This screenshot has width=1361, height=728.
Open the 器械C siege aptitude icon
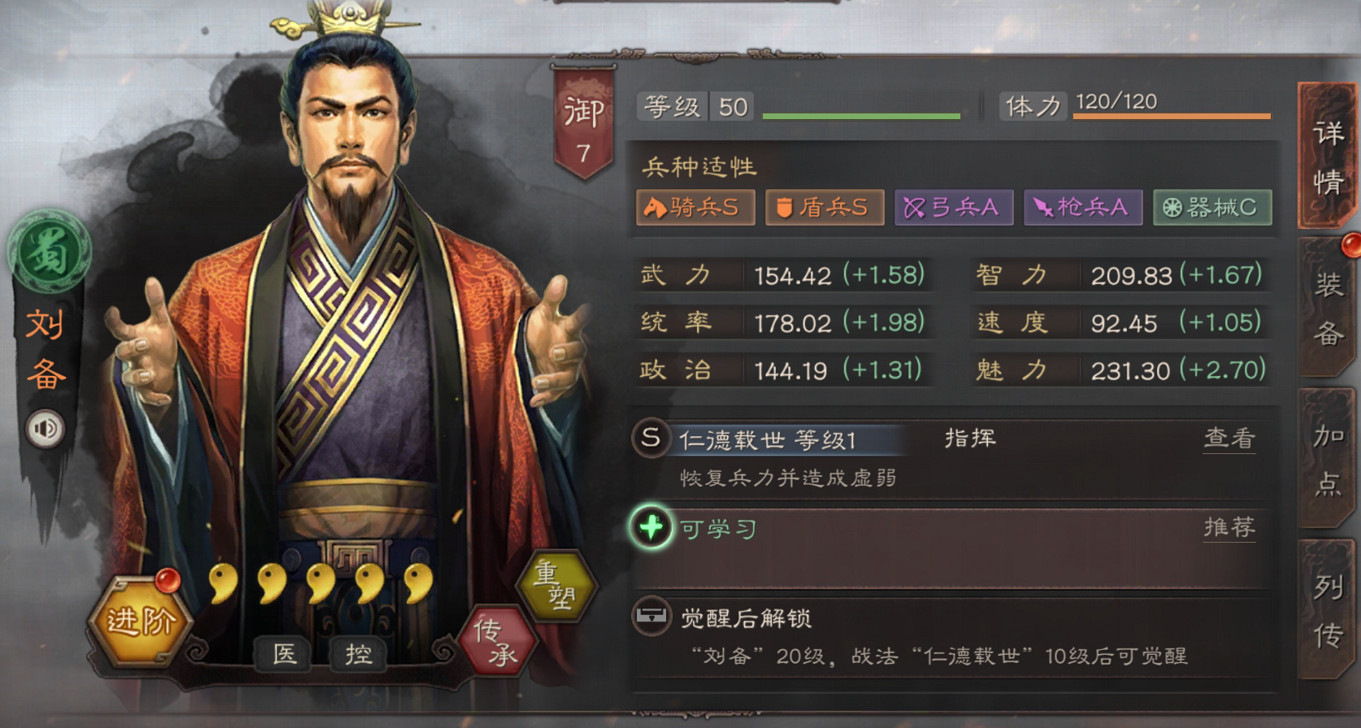click(x=1212, y=207)
